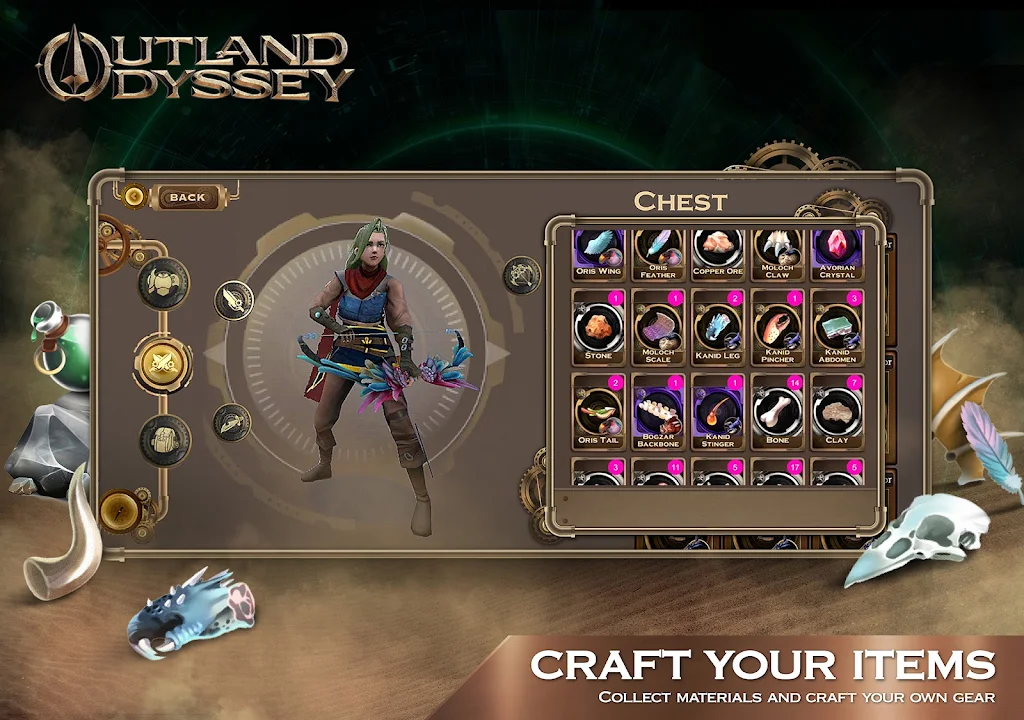Image resolution: width=1024 pixels, height=720 pixels.
Task: Pick the Kanid Pincher material
Action: [x=778, y=326]
